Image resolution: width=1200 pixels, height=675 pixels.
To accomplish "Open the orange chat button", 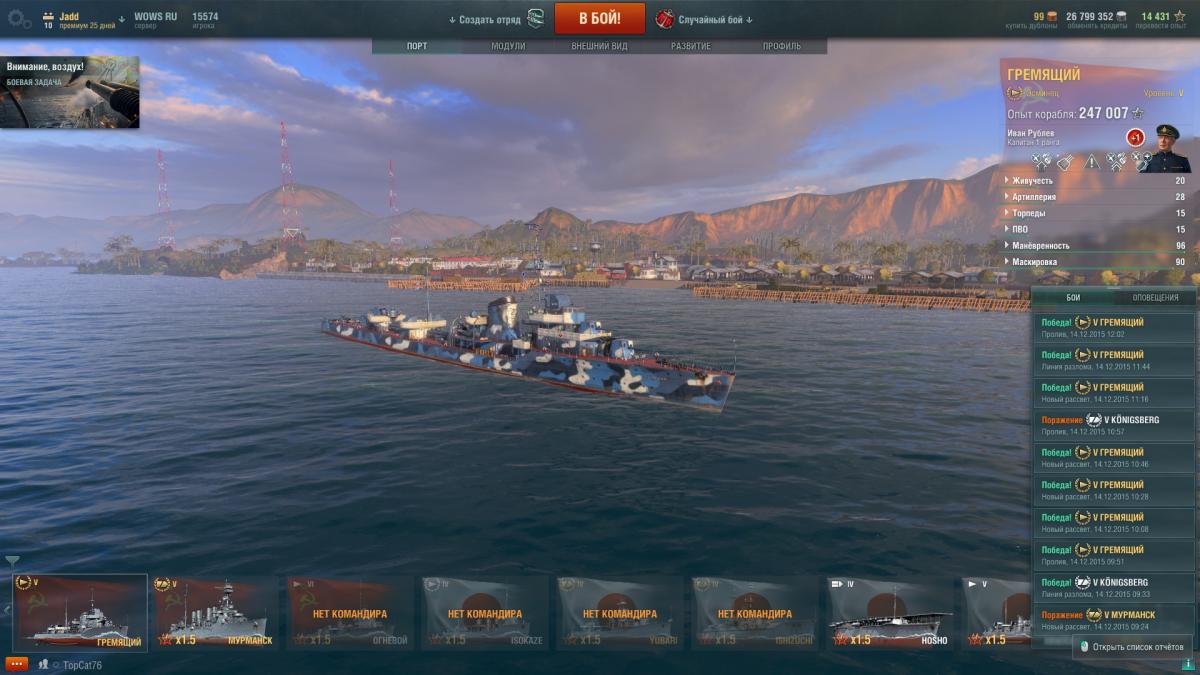I will coord(16,664).
